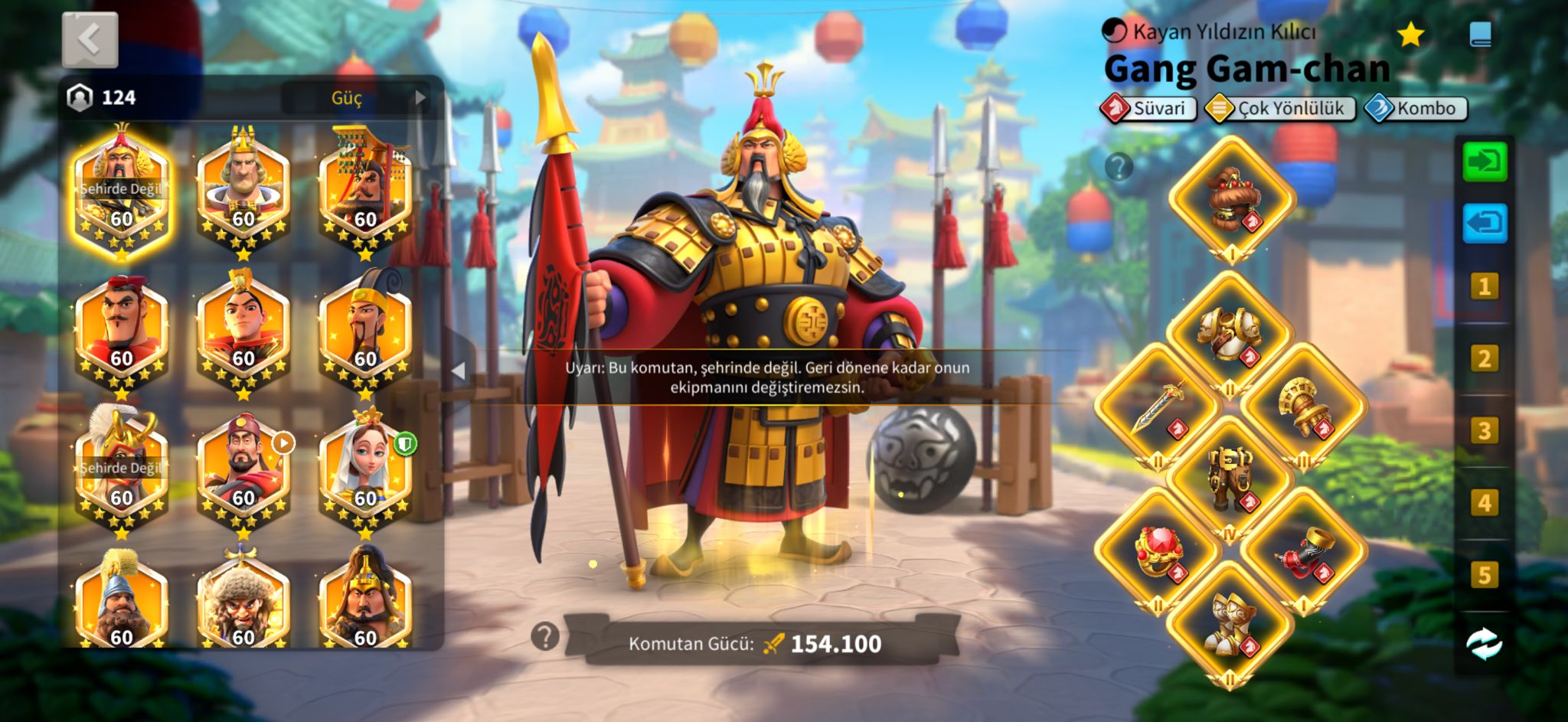Viewport: 1568px width, 722px height.
Task: Open help next to Komutan Gücü
Action: coord(545,636)
